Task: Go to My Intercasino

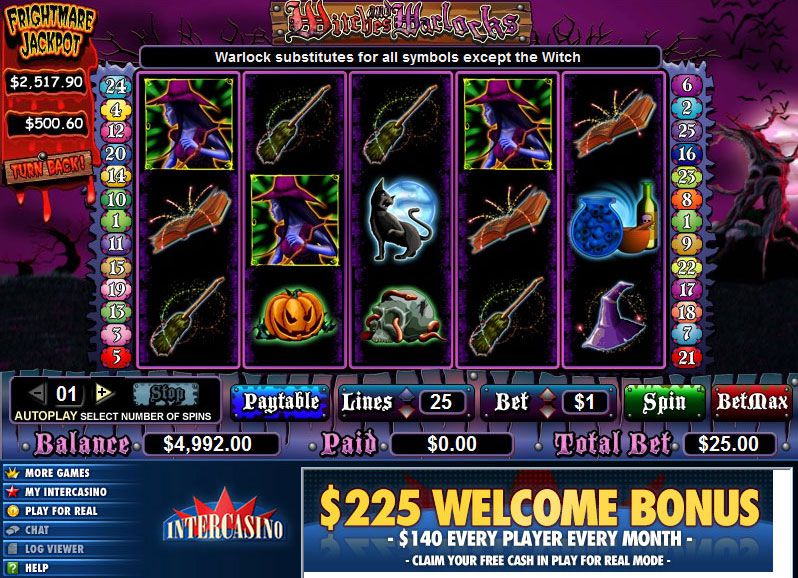Action: (x=65, y=492)
